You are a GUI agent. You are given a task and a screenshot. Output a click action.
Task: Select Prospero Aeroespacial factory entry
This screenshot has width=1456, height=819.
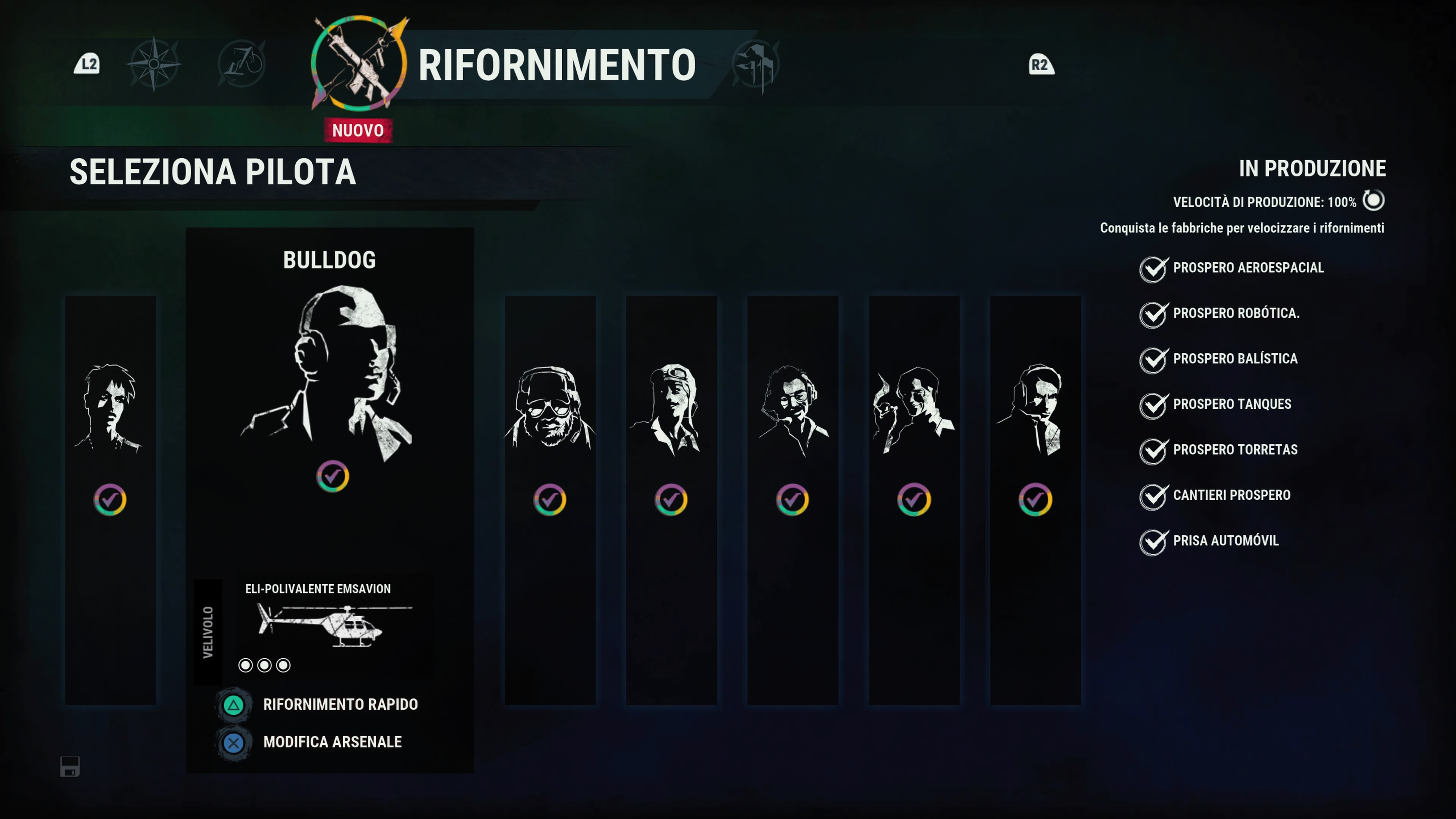click(1247, 268)
